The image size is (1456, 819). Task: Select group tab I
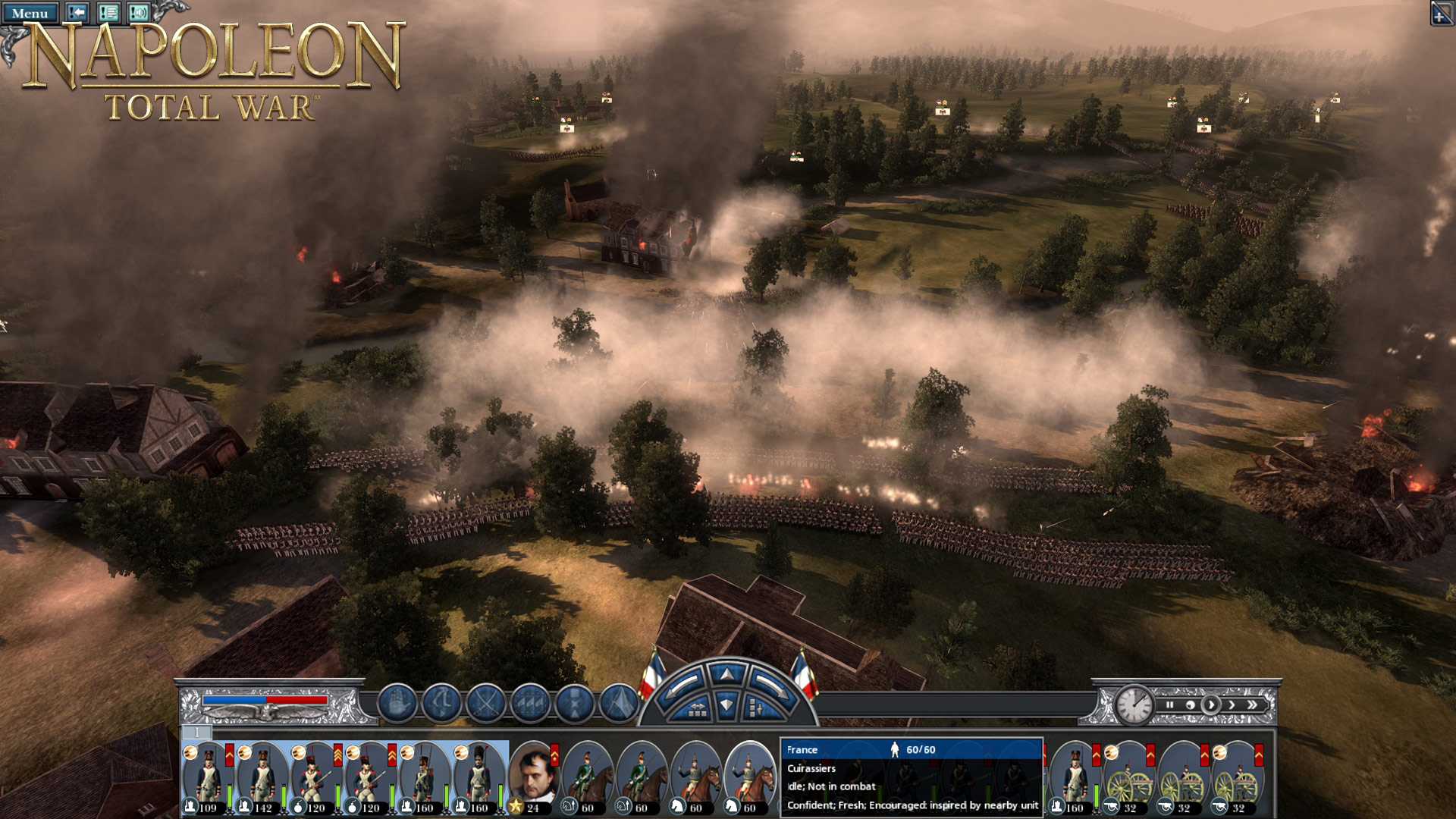click(197, 732)
